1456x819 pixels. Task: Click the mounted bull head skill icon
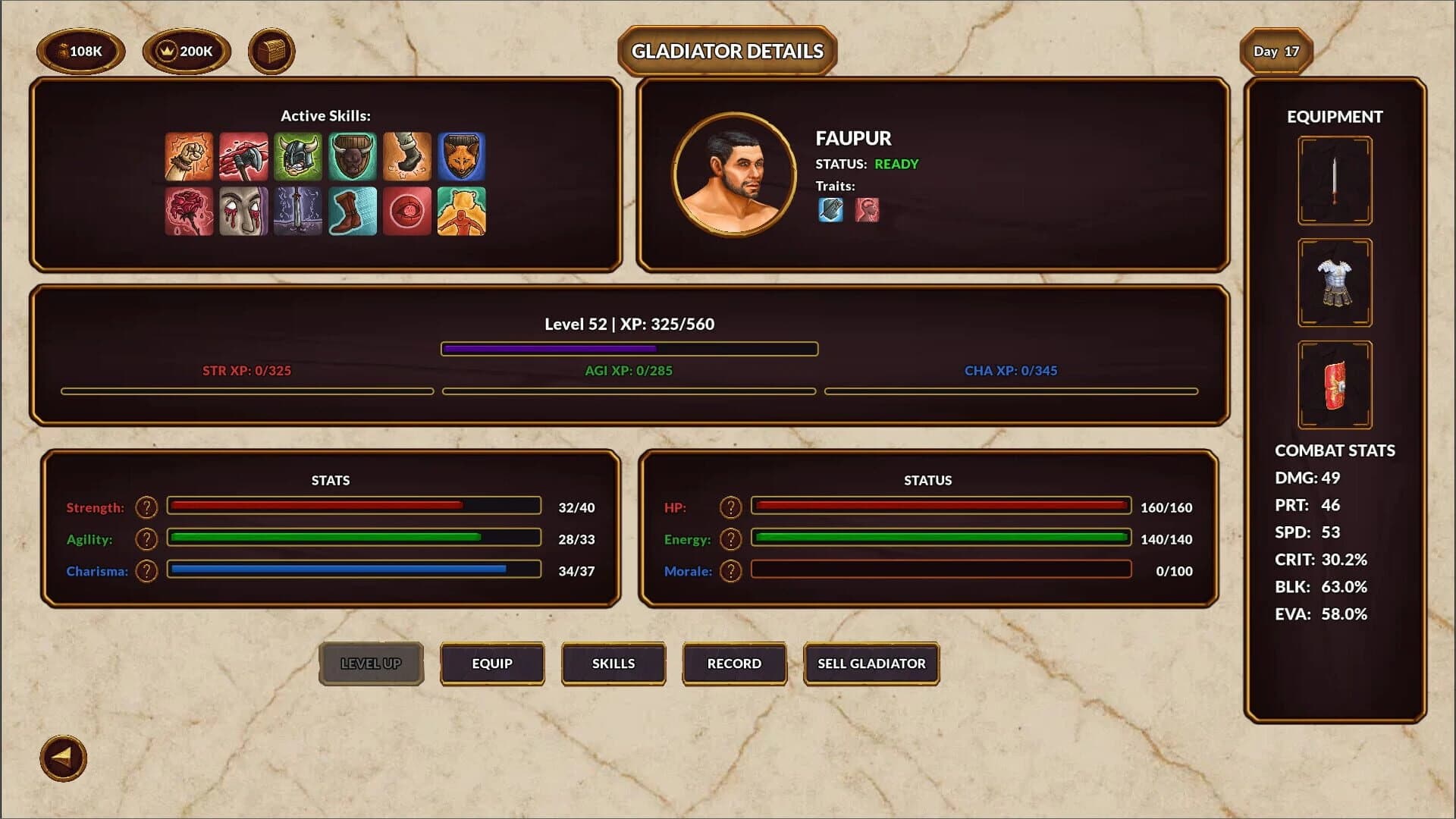click(x=353, y=158)
